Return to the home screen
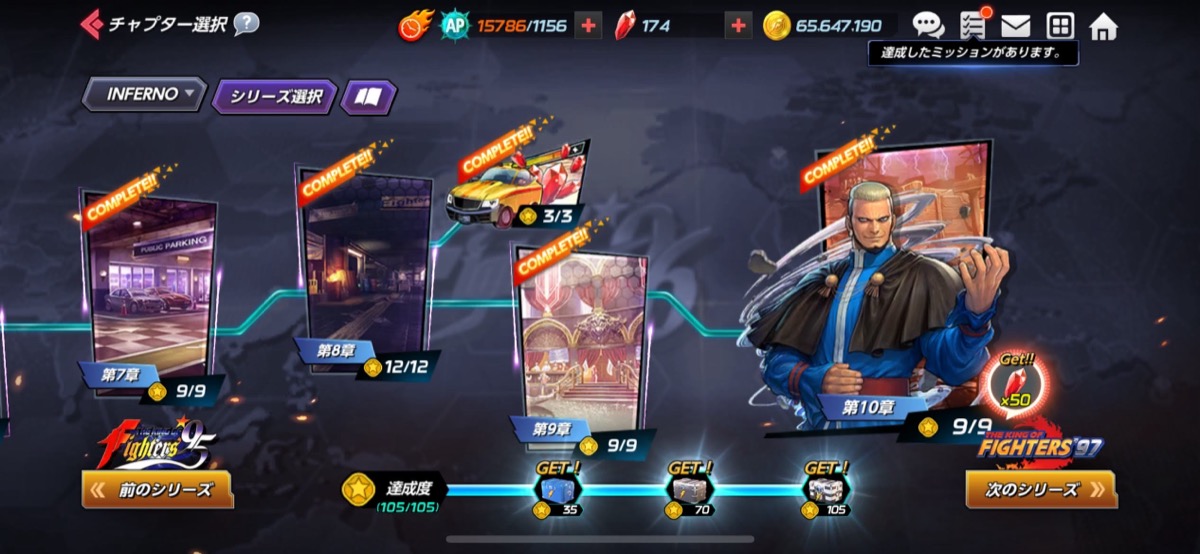Viewport: 1200px width, 554px height. [1103, 26]
